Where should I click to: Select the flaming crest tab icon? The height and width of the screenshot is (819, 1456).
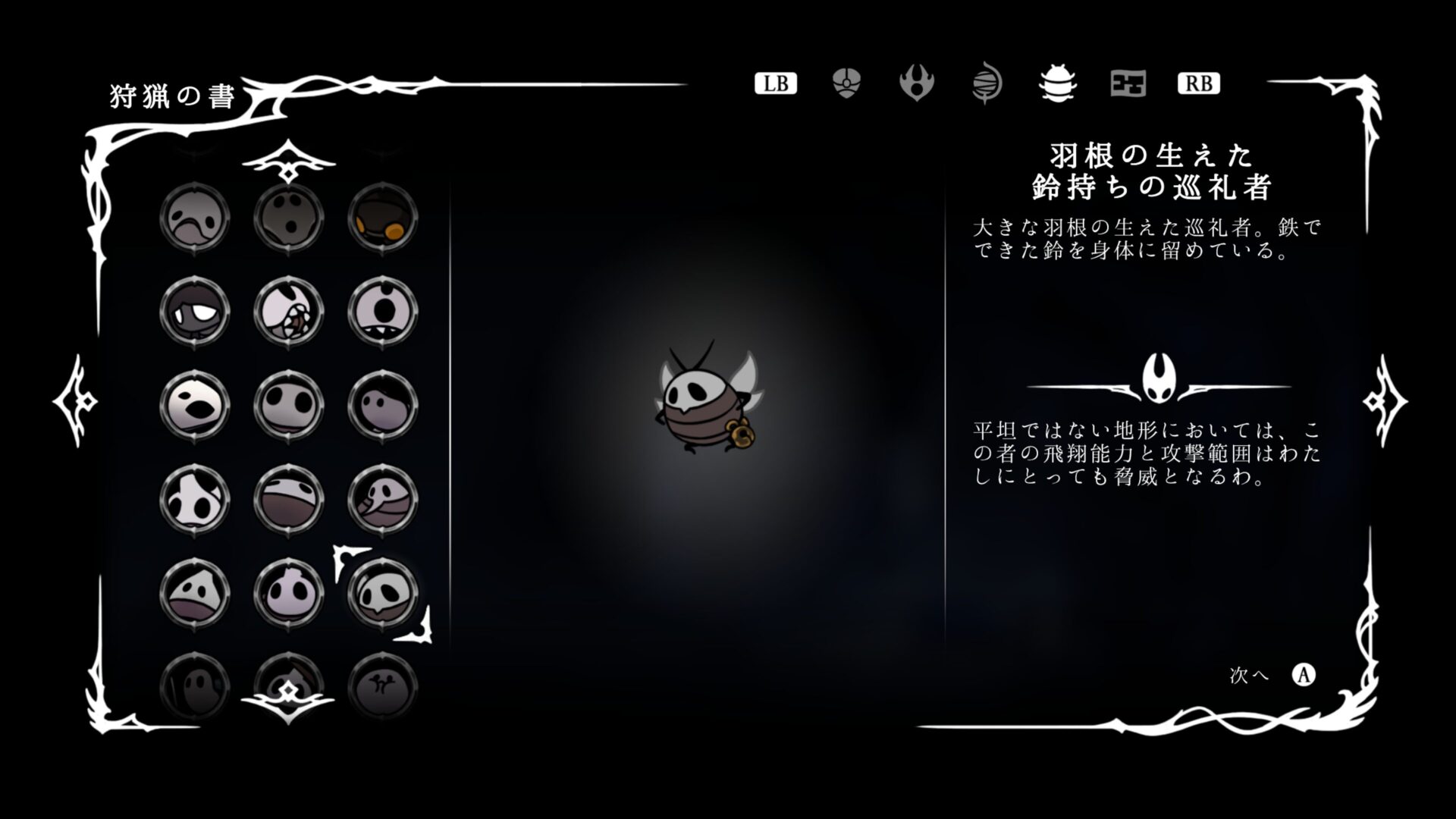tap(918, 85)
